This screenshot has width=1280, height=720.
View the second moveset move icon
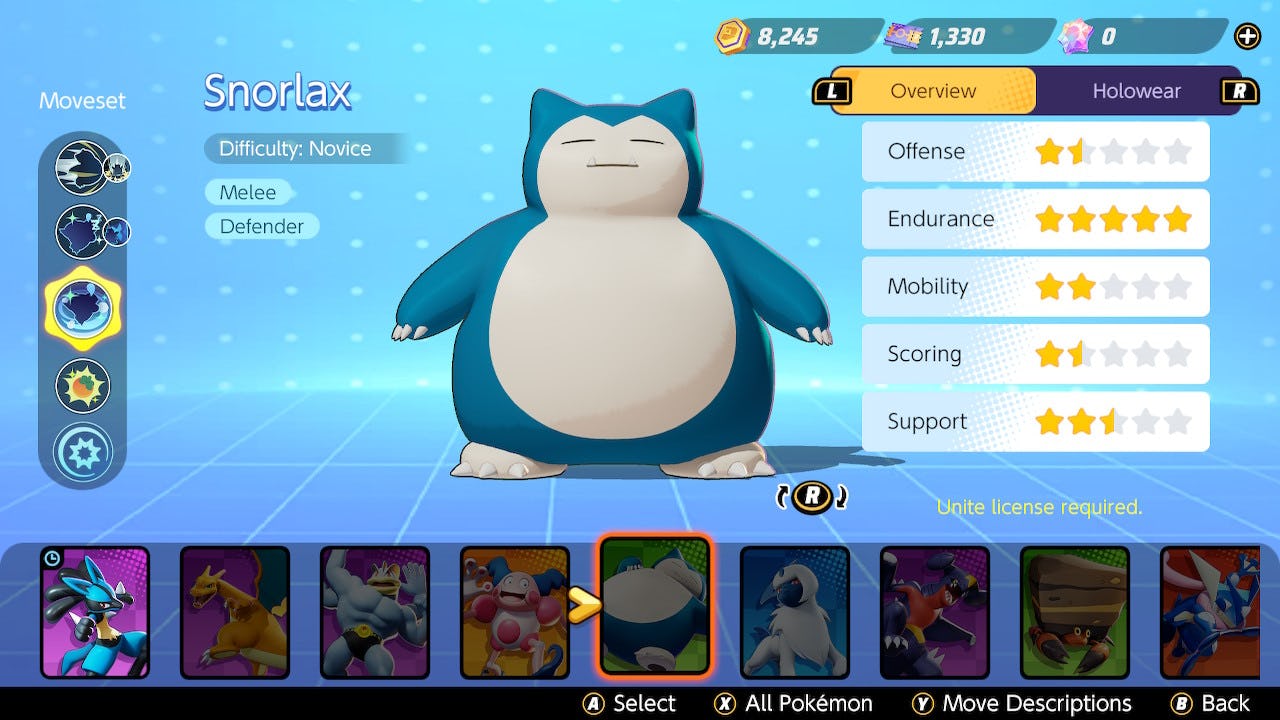(82, 231)
